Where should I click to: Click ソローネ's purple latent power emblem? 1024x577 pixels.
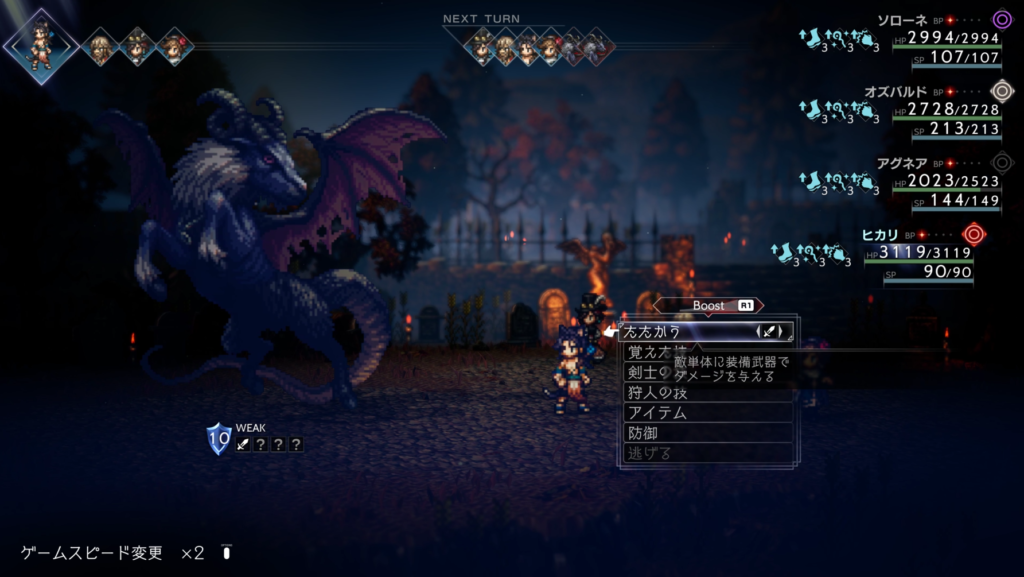point(1002,19)
